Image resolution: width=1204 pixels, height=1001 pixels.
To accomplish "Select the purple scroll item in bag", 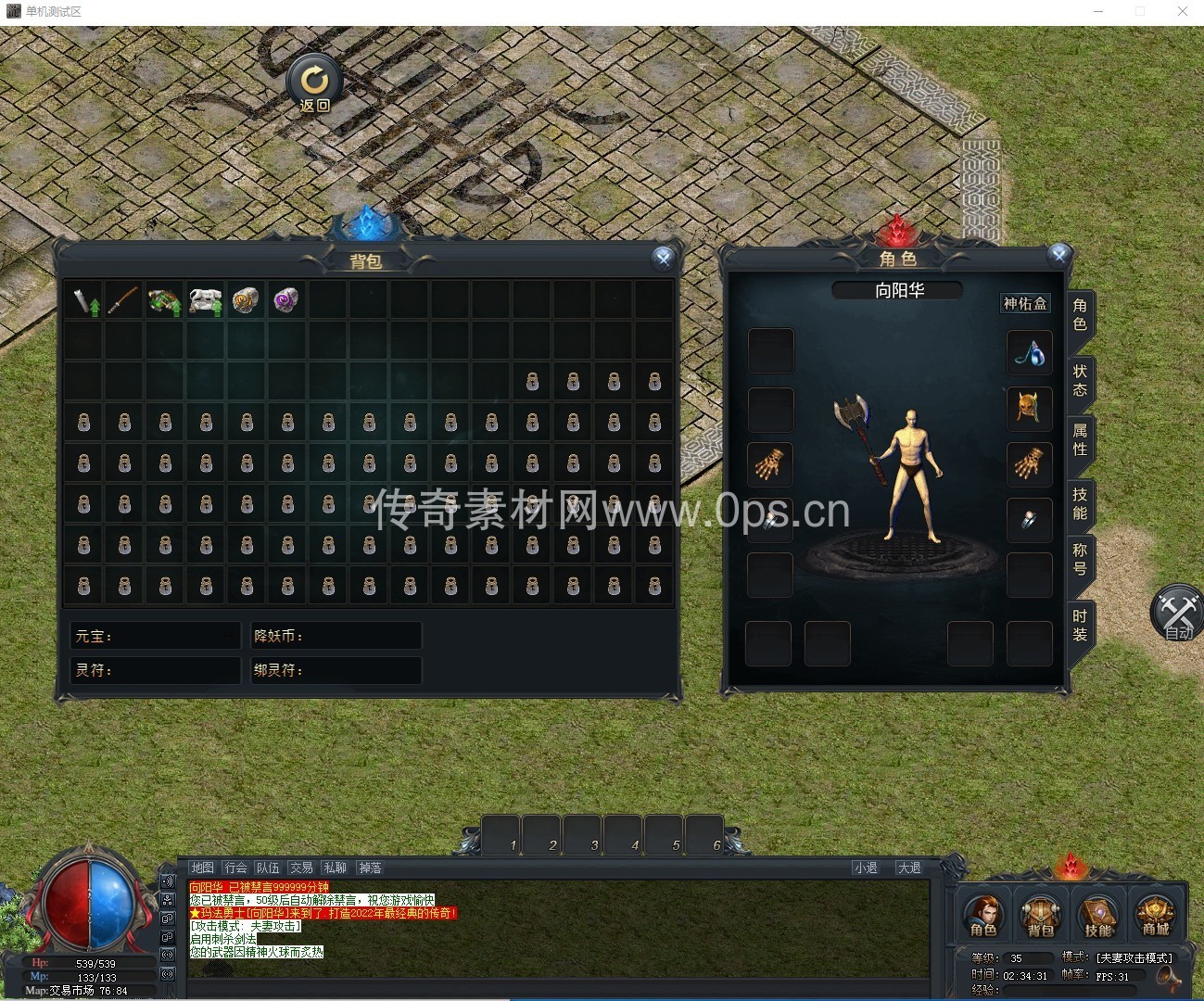I will point(286,300).
